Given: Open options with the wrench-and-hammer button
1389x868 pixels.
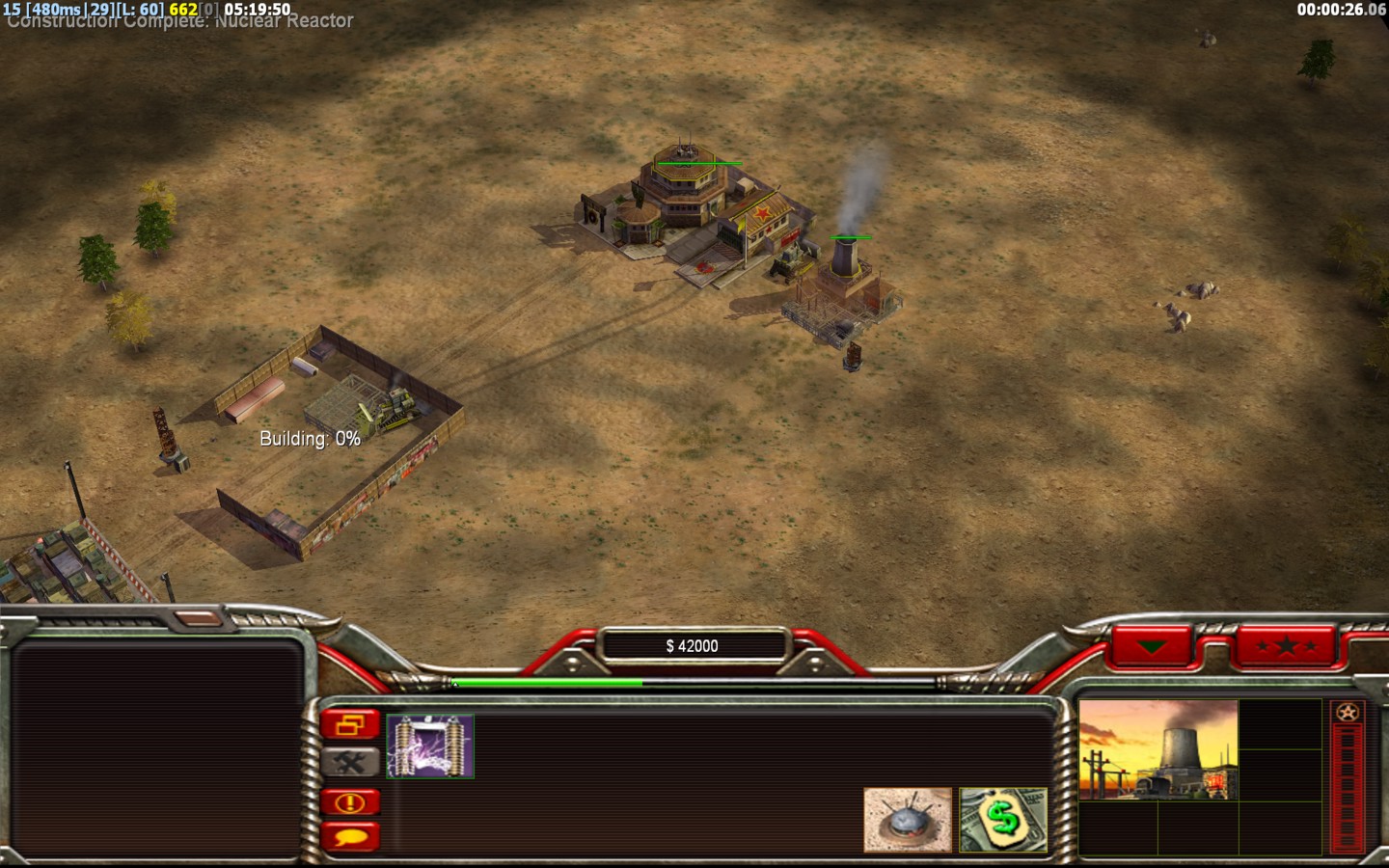Looking at the screenshot, I should [x=350, y=763].
